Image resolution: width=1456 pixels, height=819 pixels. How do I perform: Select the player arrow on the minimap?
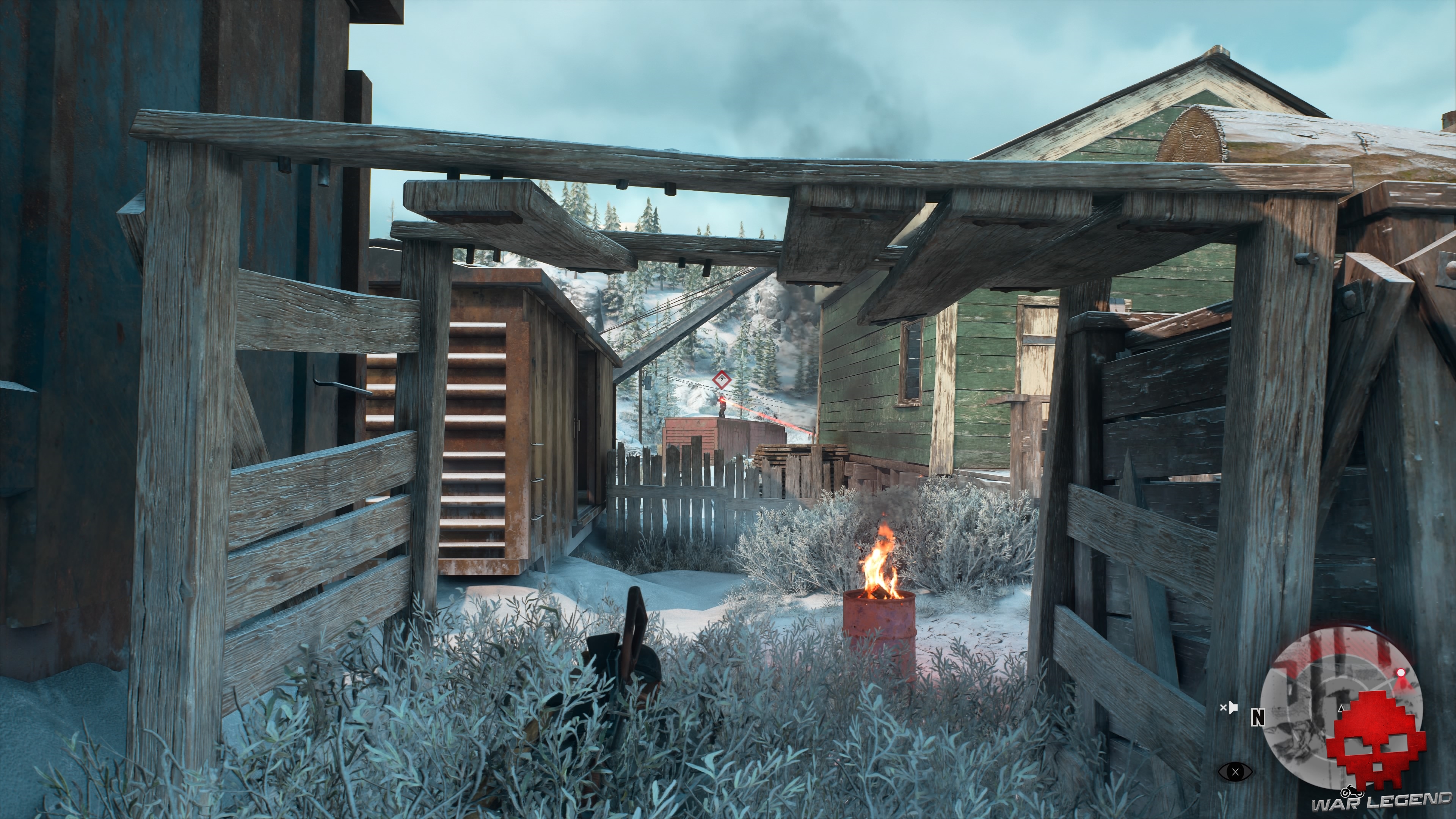[x=1341, y=708]
